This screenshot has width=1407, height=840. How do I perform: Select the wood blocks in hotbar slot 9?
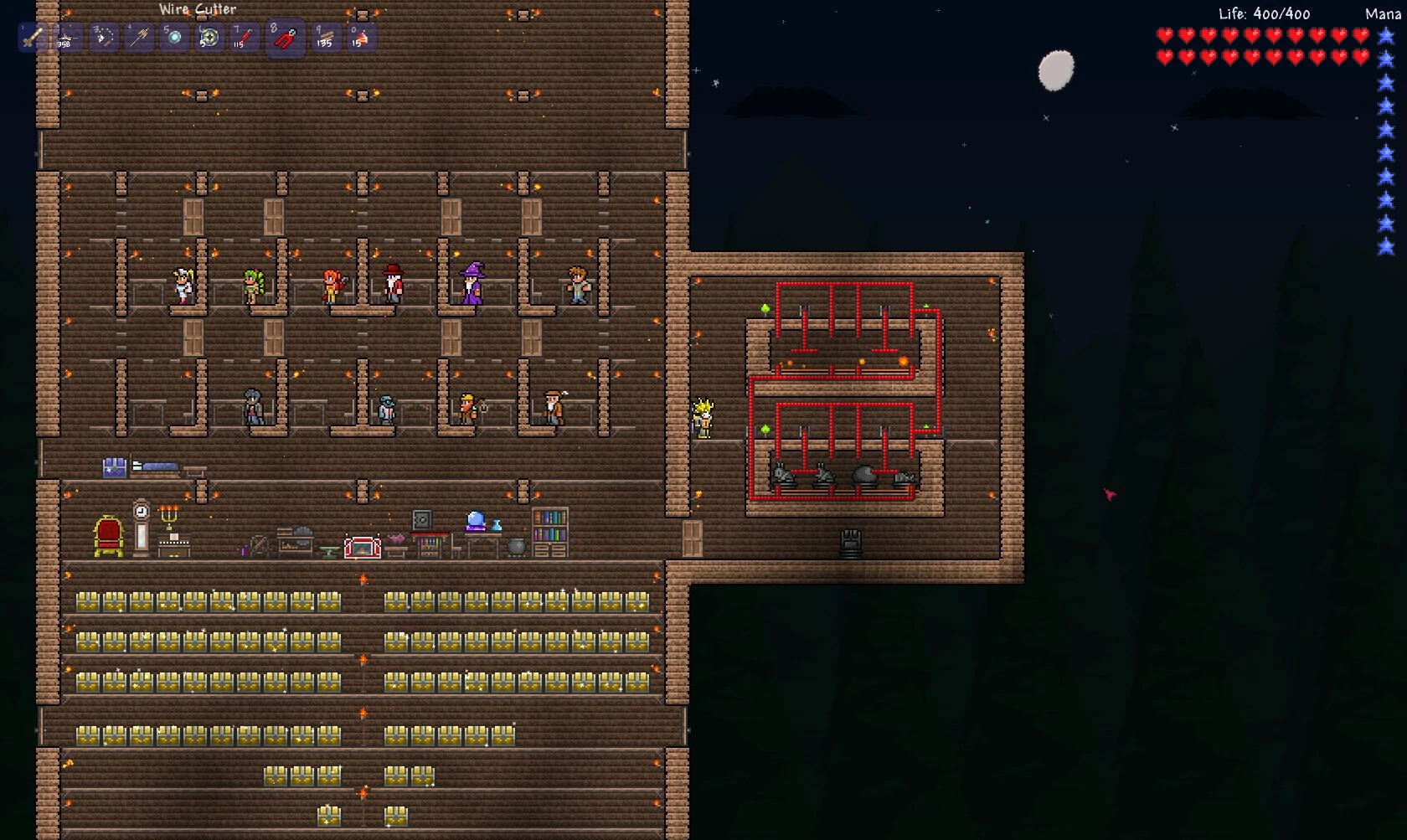(323, 37)
